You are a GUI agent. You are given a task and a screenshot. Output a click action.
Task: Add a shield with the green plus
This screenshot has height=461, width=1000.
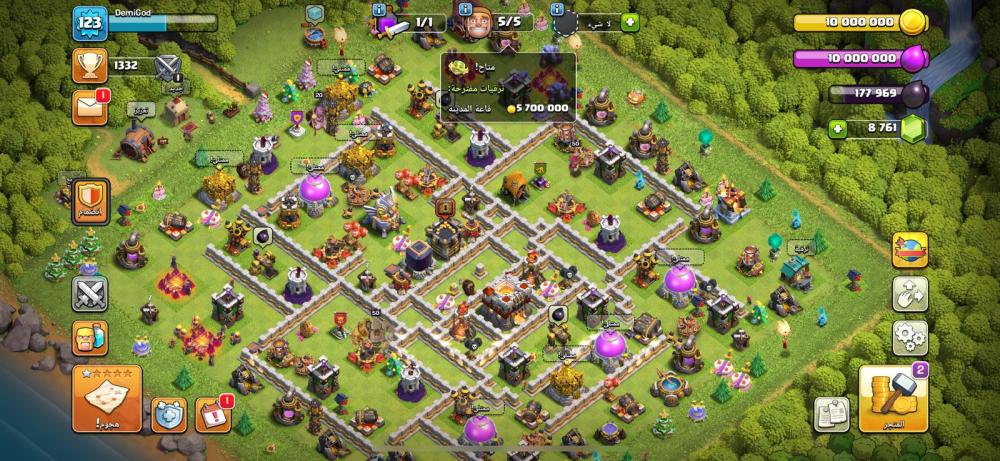[x=632, y=23]
